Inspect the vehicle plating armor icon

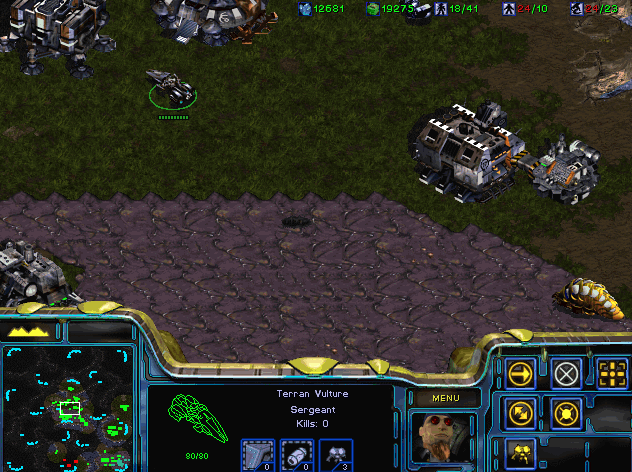[x=258, y=455]
